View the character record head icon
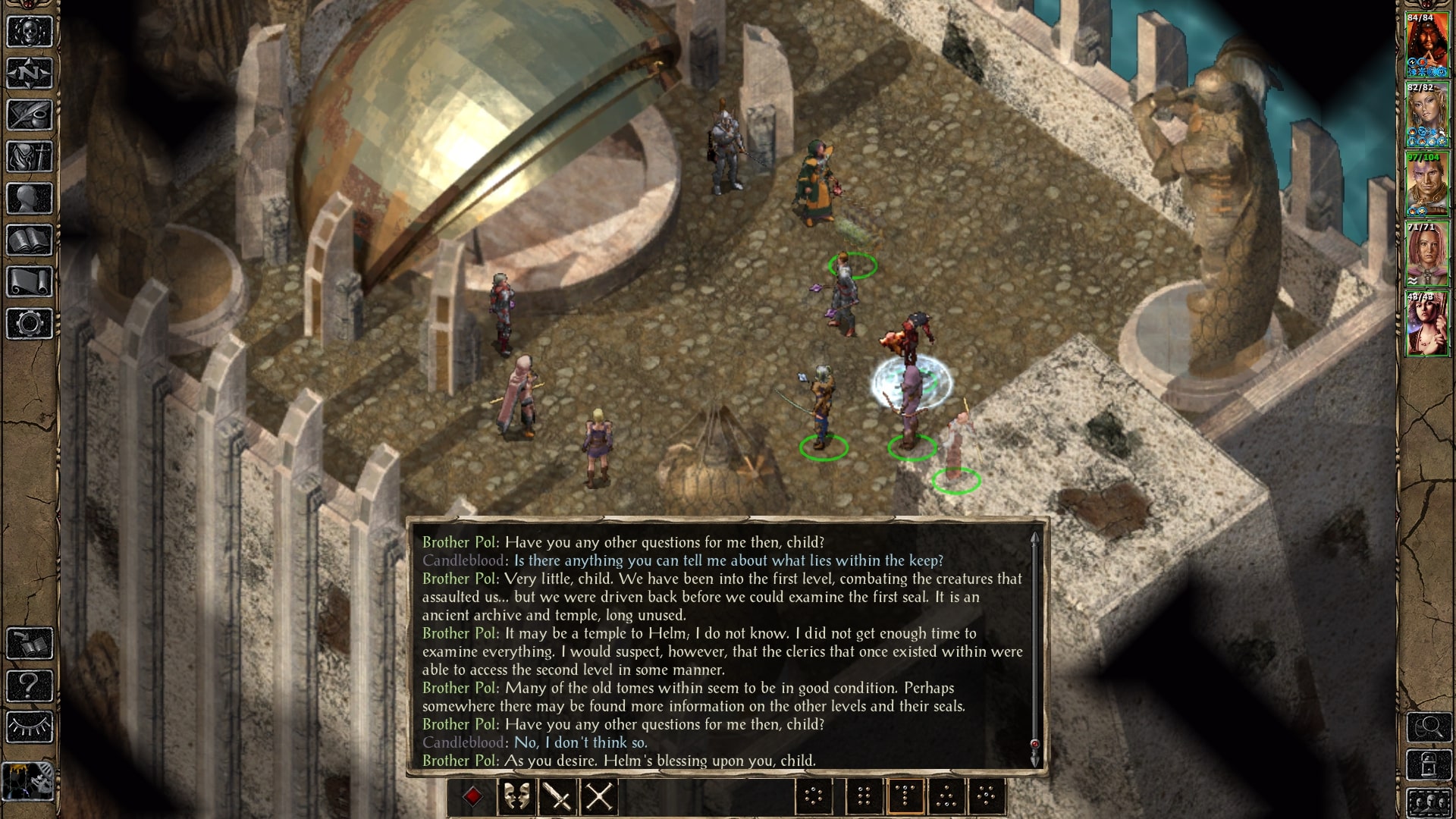This screenshot has width=1456, height=819. pos(28,199)
